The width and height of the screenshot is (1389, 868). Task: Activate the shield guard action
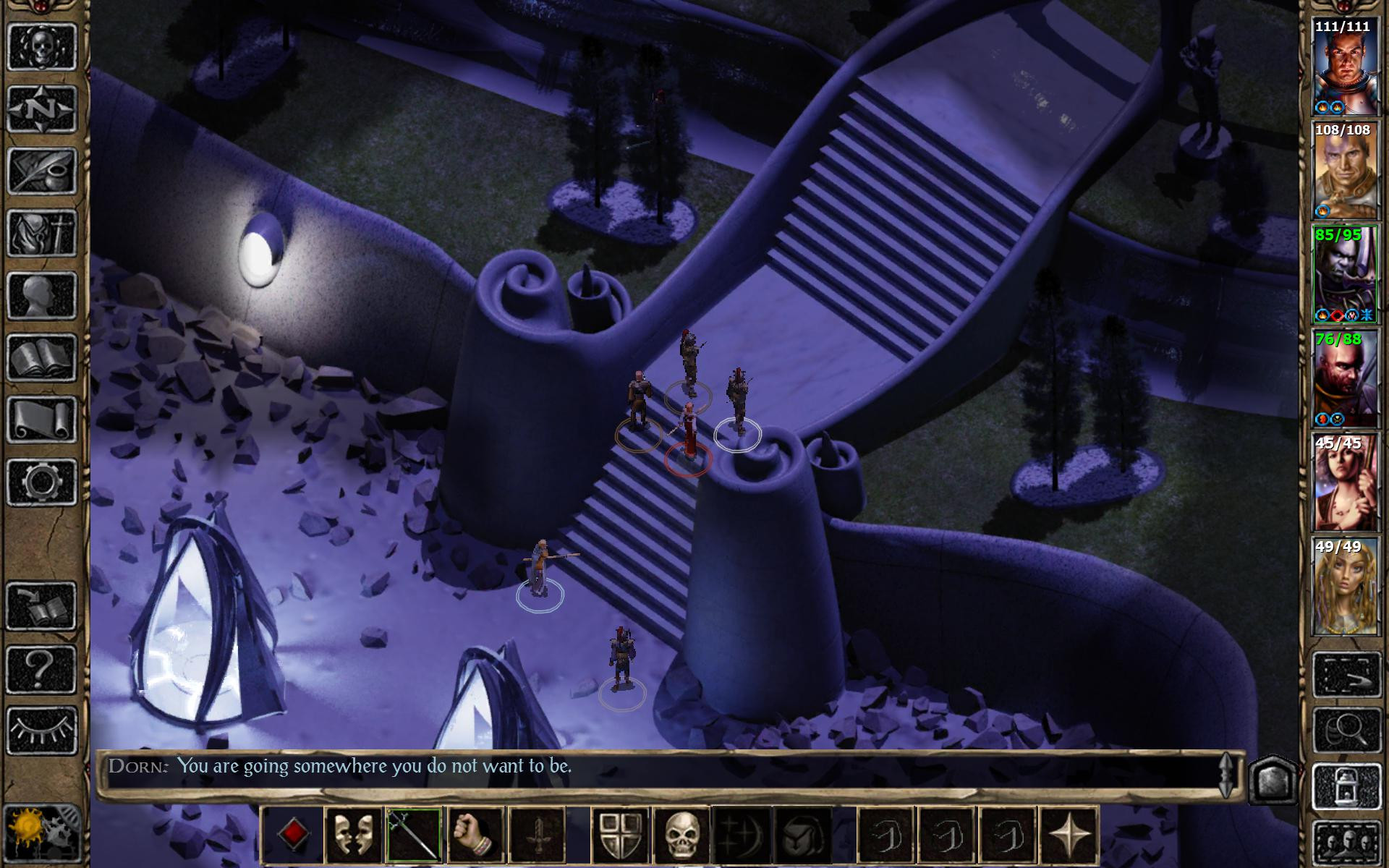(x=621, y=835)
